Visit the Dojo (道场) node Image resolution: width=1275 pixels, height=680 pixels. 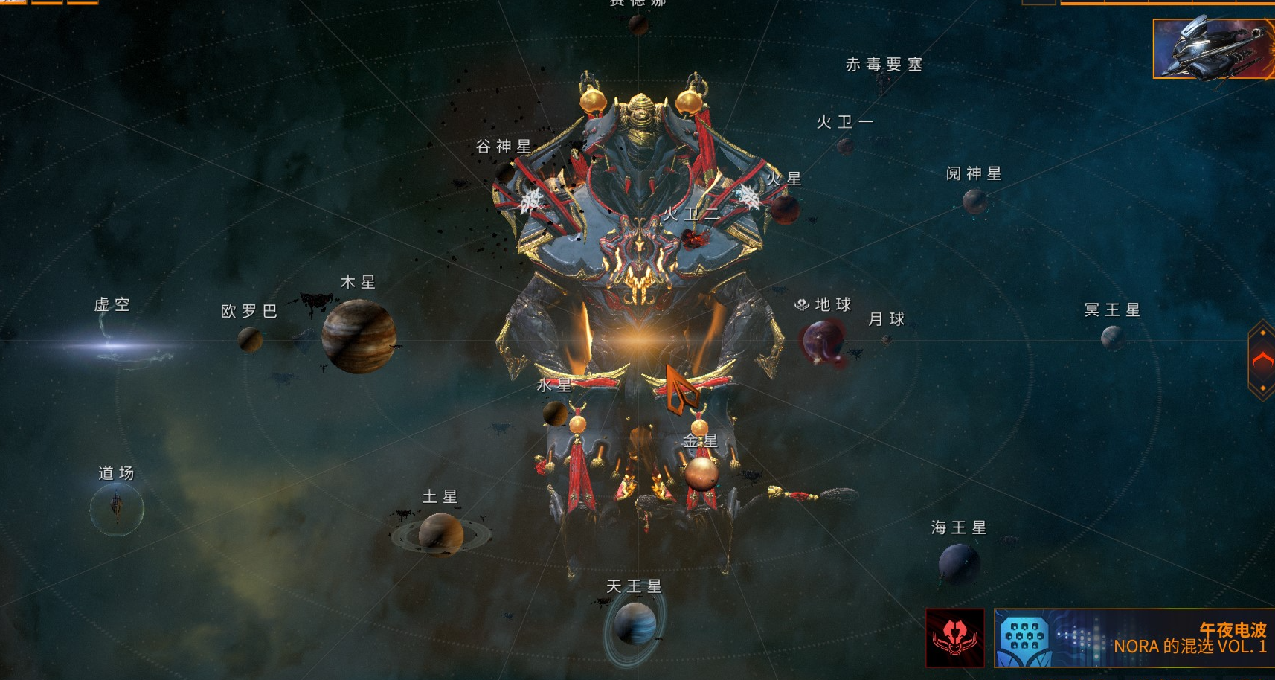117,510
